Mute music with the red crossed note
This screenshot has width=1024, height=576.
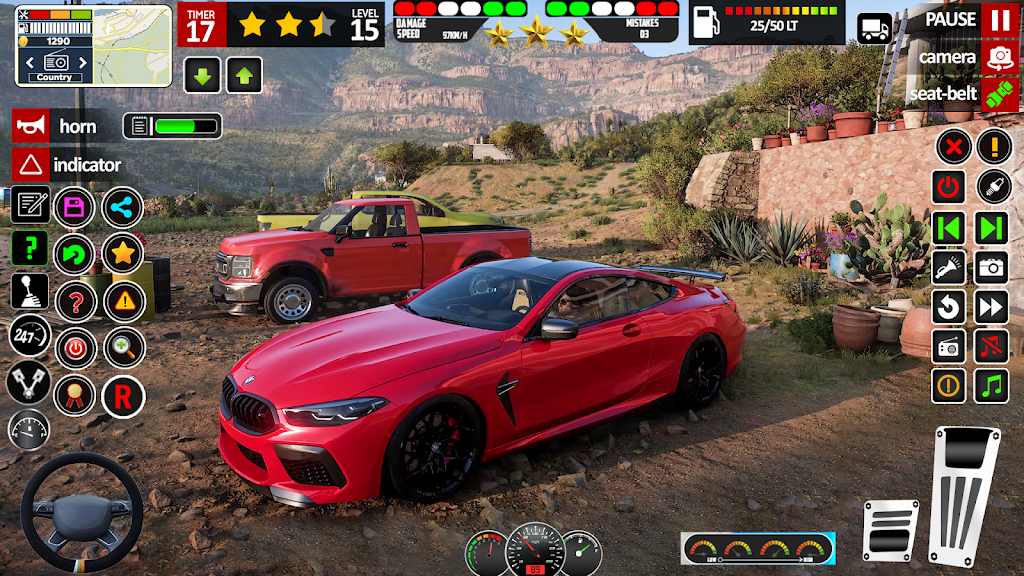click(991, 346)
